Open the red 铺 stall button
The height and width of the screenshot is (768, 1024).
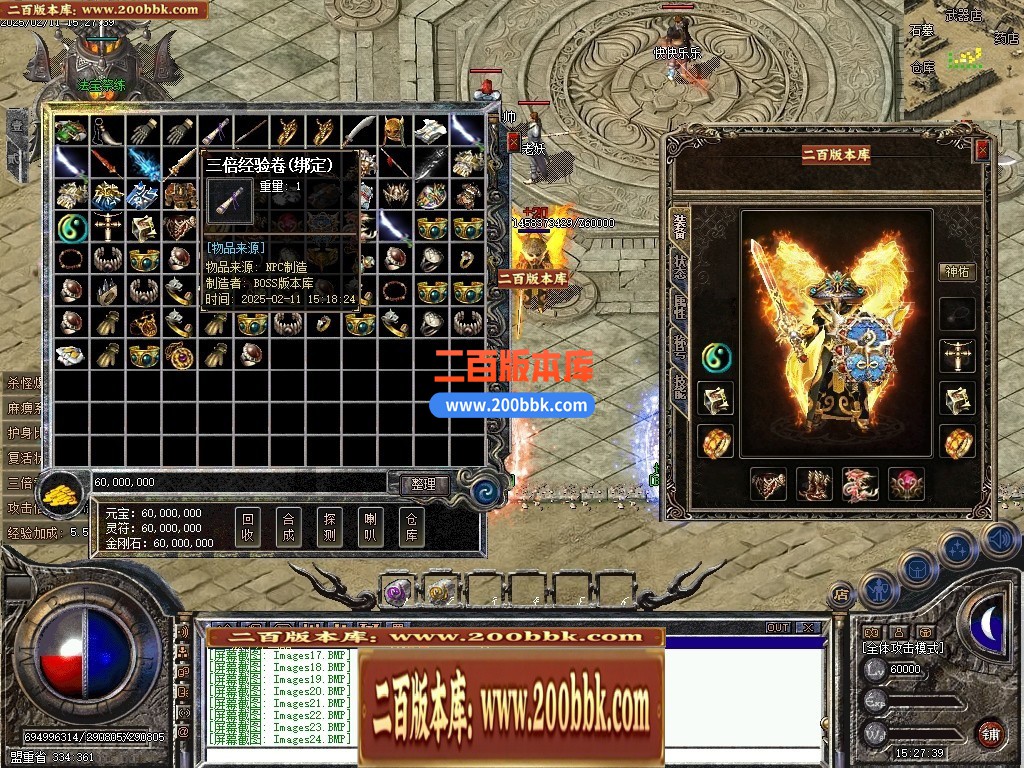click(x=990, y=732)
